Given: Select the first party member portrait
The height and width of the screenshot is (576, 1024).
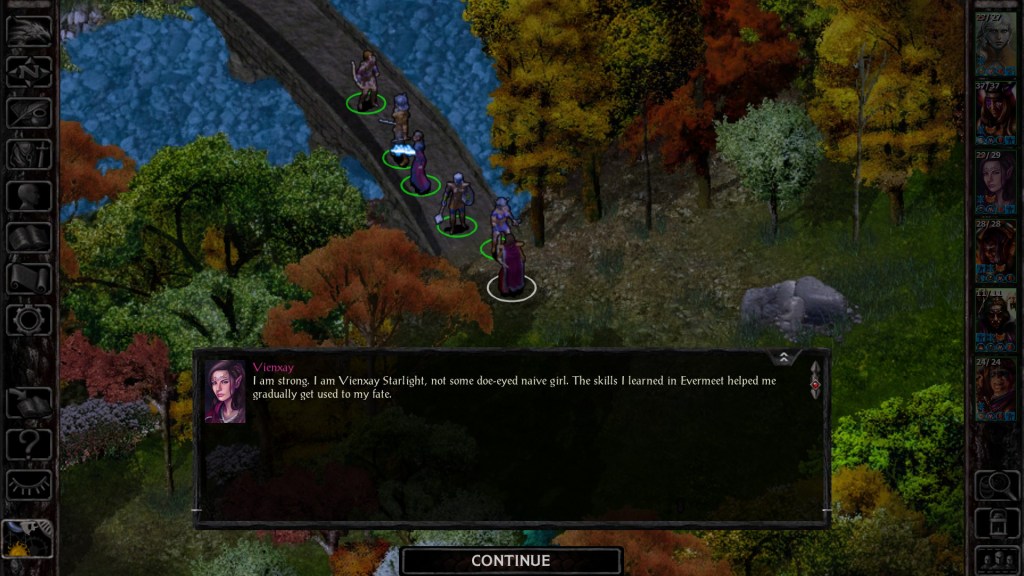Looking at the screenshot, I should [x=996, y=43].
